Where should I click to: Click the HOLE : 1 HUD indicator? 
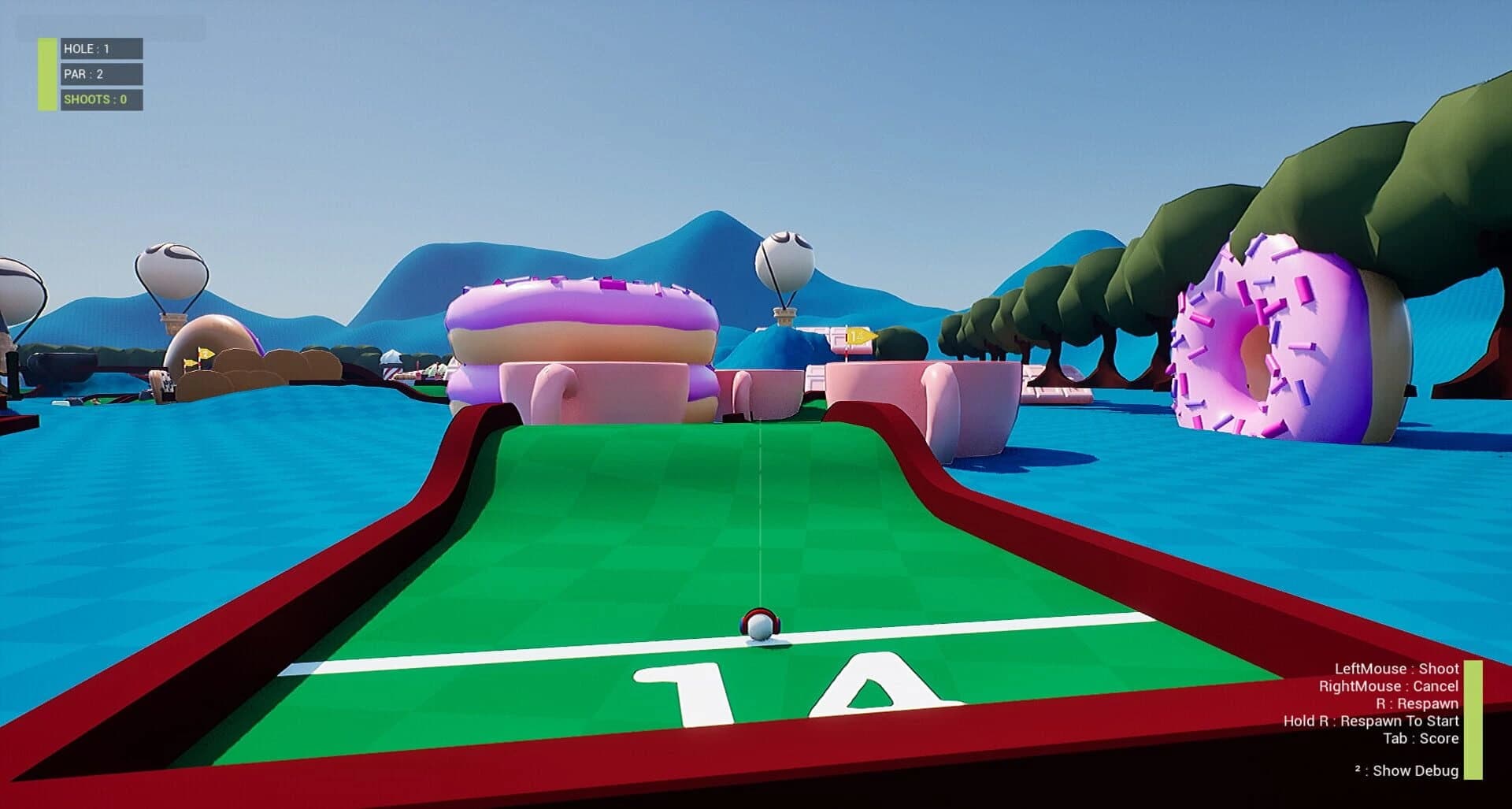(x=88, y=49)
